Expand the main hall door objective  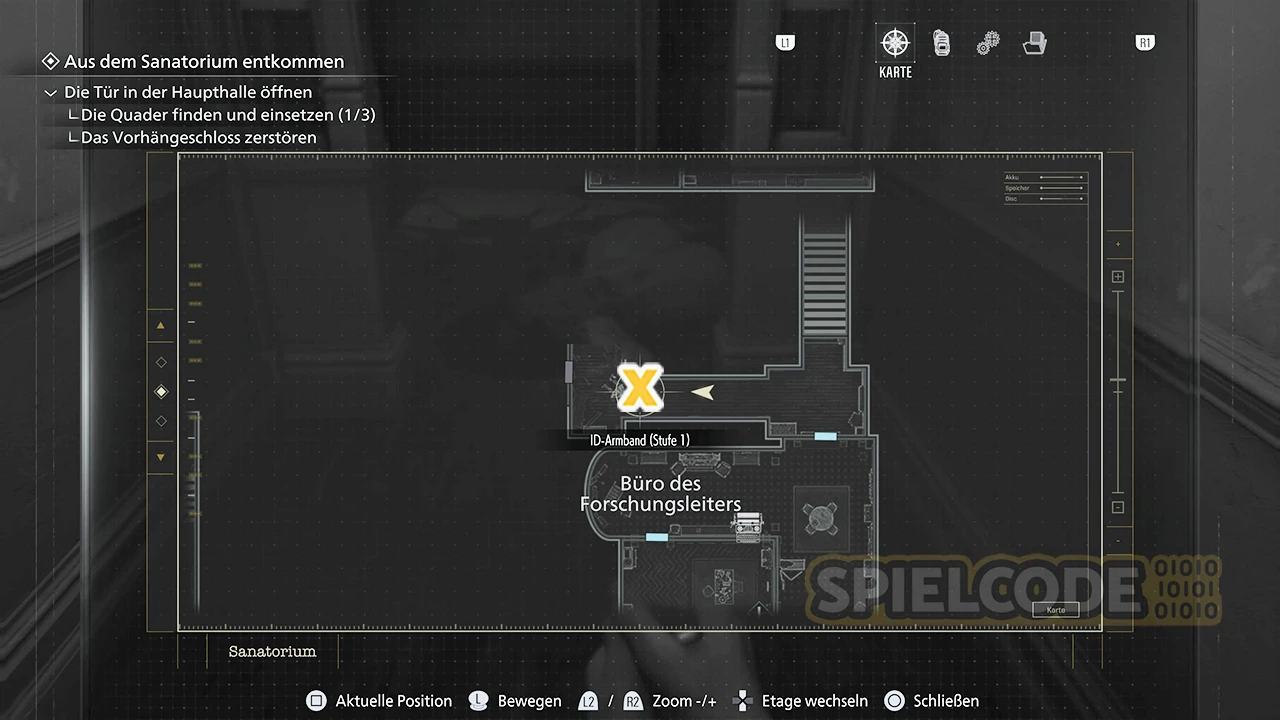pos(51,92)
